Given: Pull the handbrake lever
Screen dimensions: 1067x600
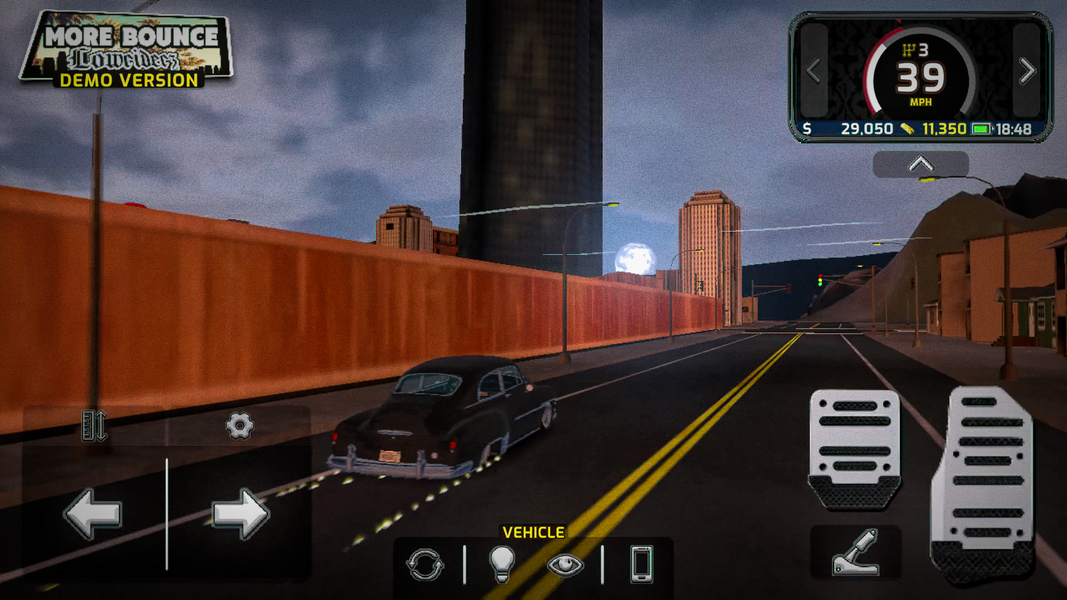Looking at the screenshot, I should click(856, 552).
